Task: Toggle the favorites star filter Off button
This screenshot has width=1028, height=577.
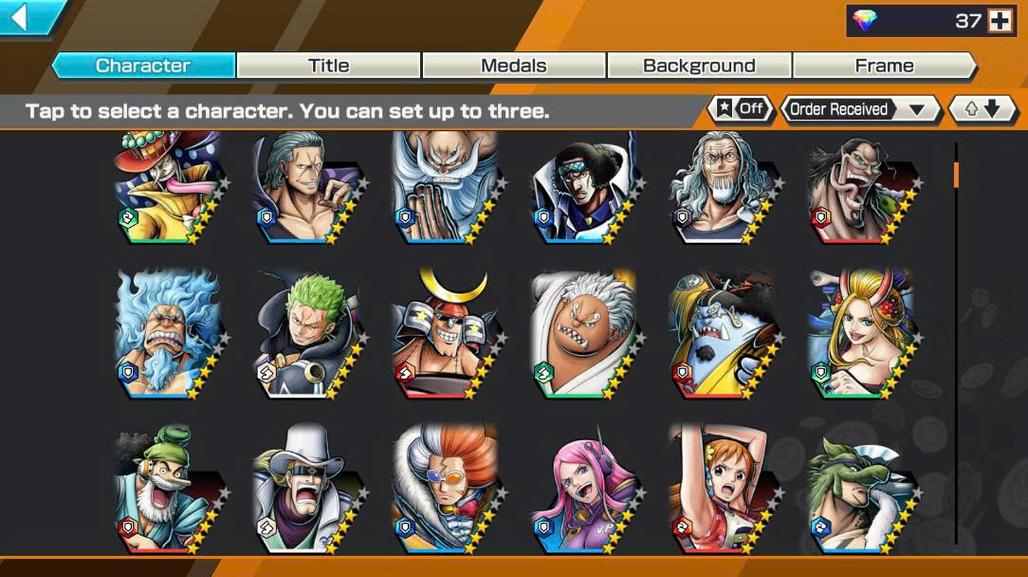Action: tap(740, 109)
